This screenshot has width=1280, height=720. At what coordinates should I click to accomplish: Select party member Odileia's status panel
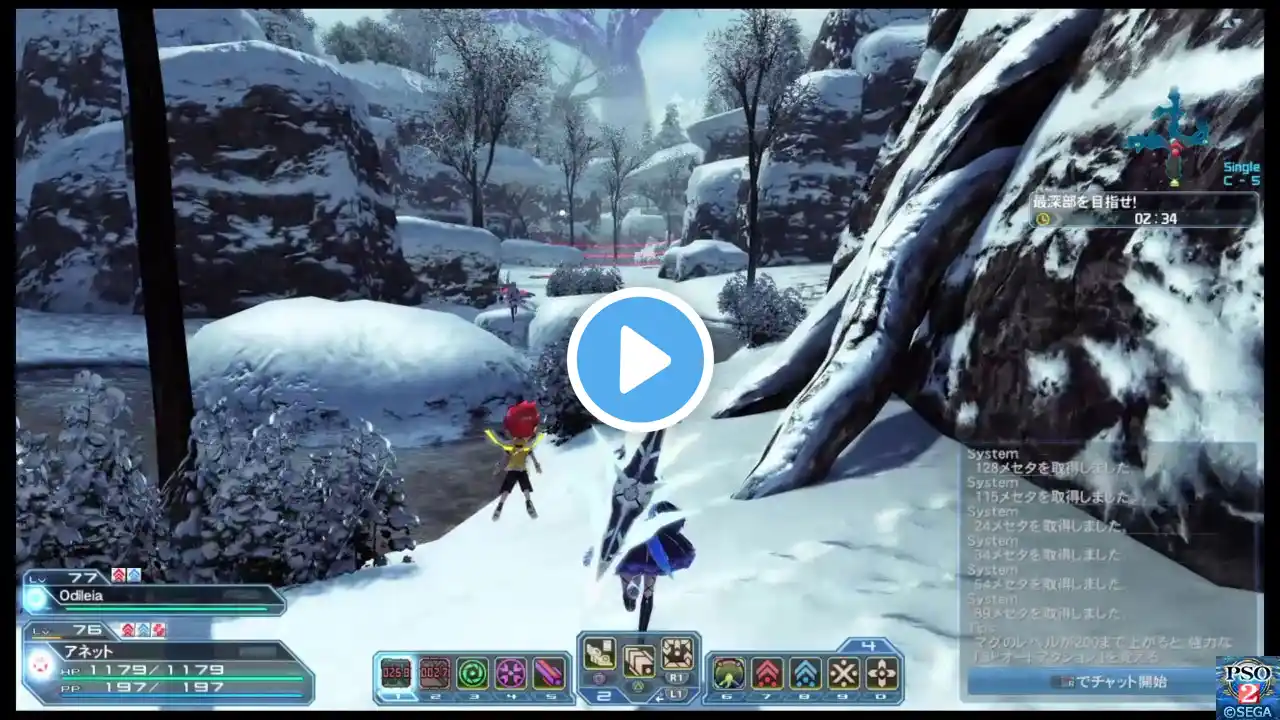click(155, 596)
